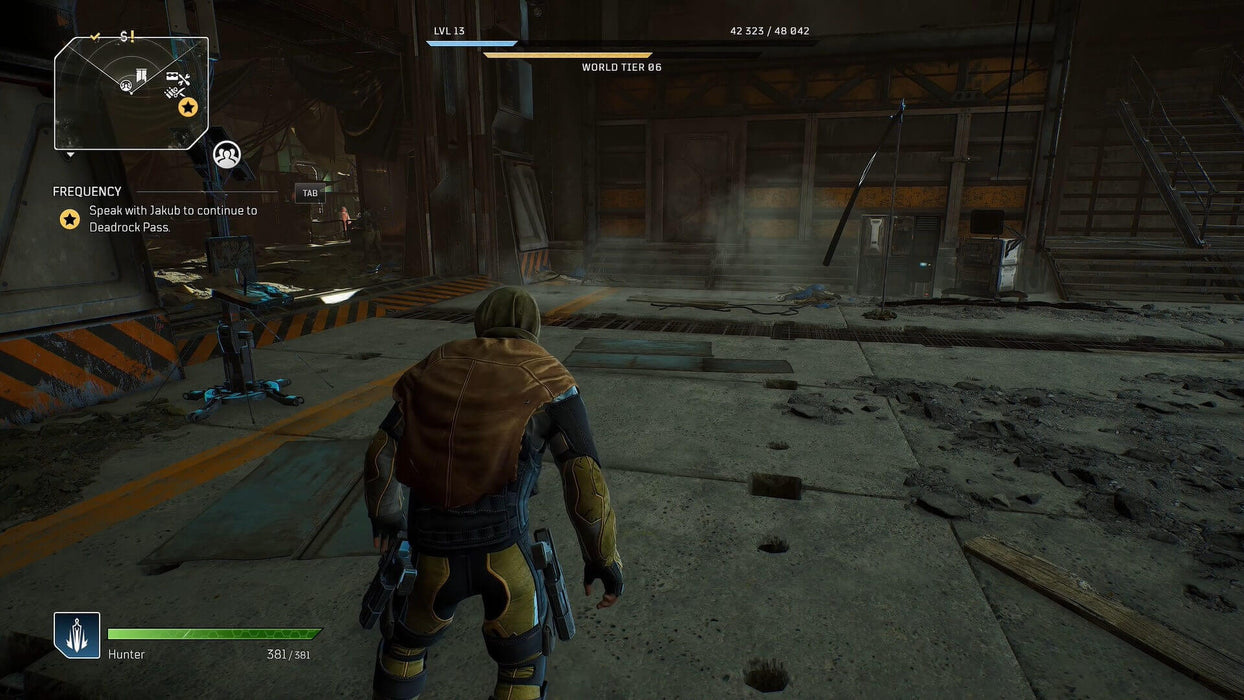
Task: Click the banner flag marker on minimap
Action: [x=142, y=76]
